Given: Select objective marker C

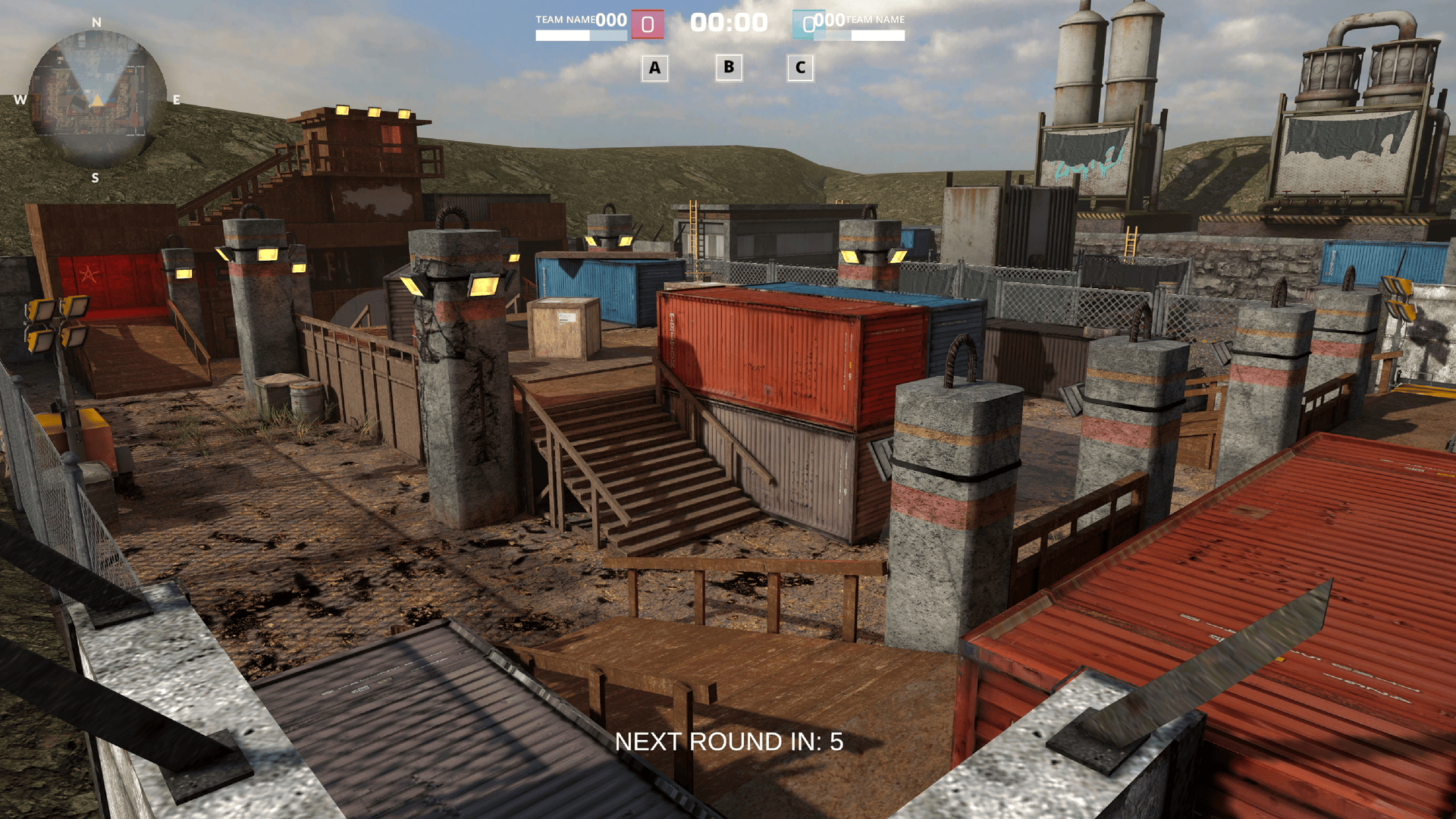Looking at the screenshot, I should pyautogui.click(x=801, y=69).
